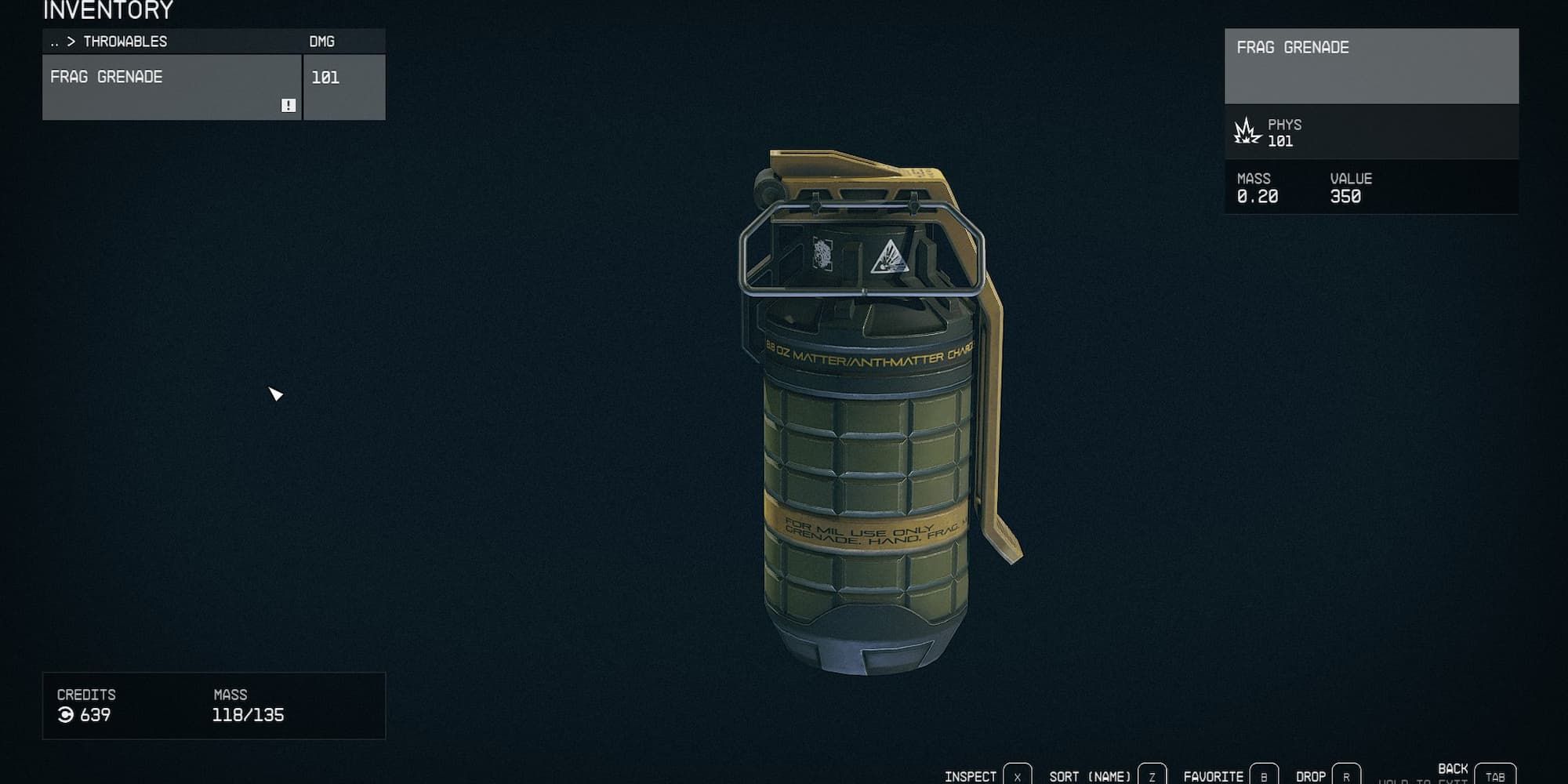
Task: Click the PHYS explosion damage icon
Action: tap(1247, 131)
